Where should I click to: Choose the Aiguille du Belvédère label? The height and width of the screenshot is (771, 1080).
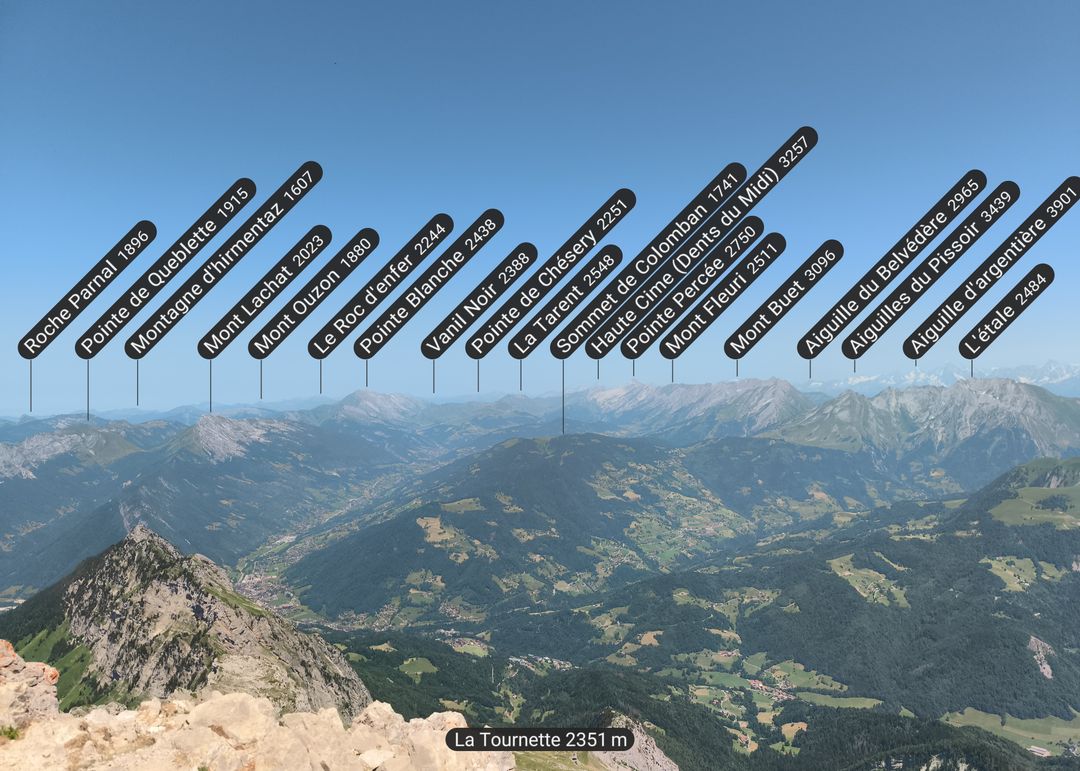pos(891,264)
